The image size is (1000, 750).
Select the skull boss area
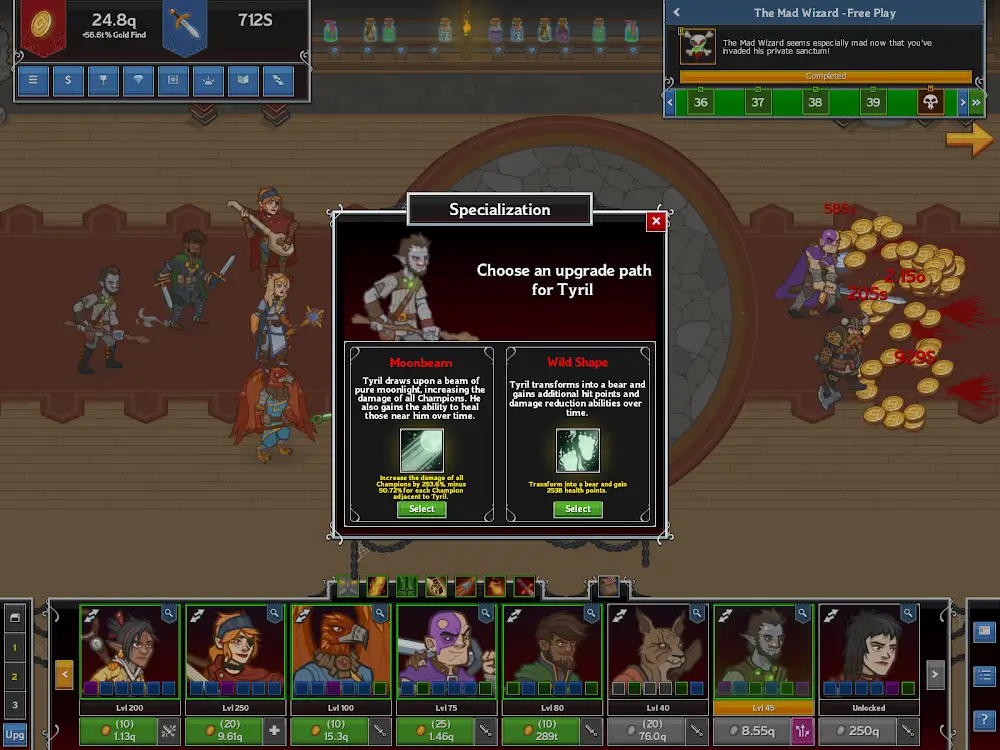point(930,102)
